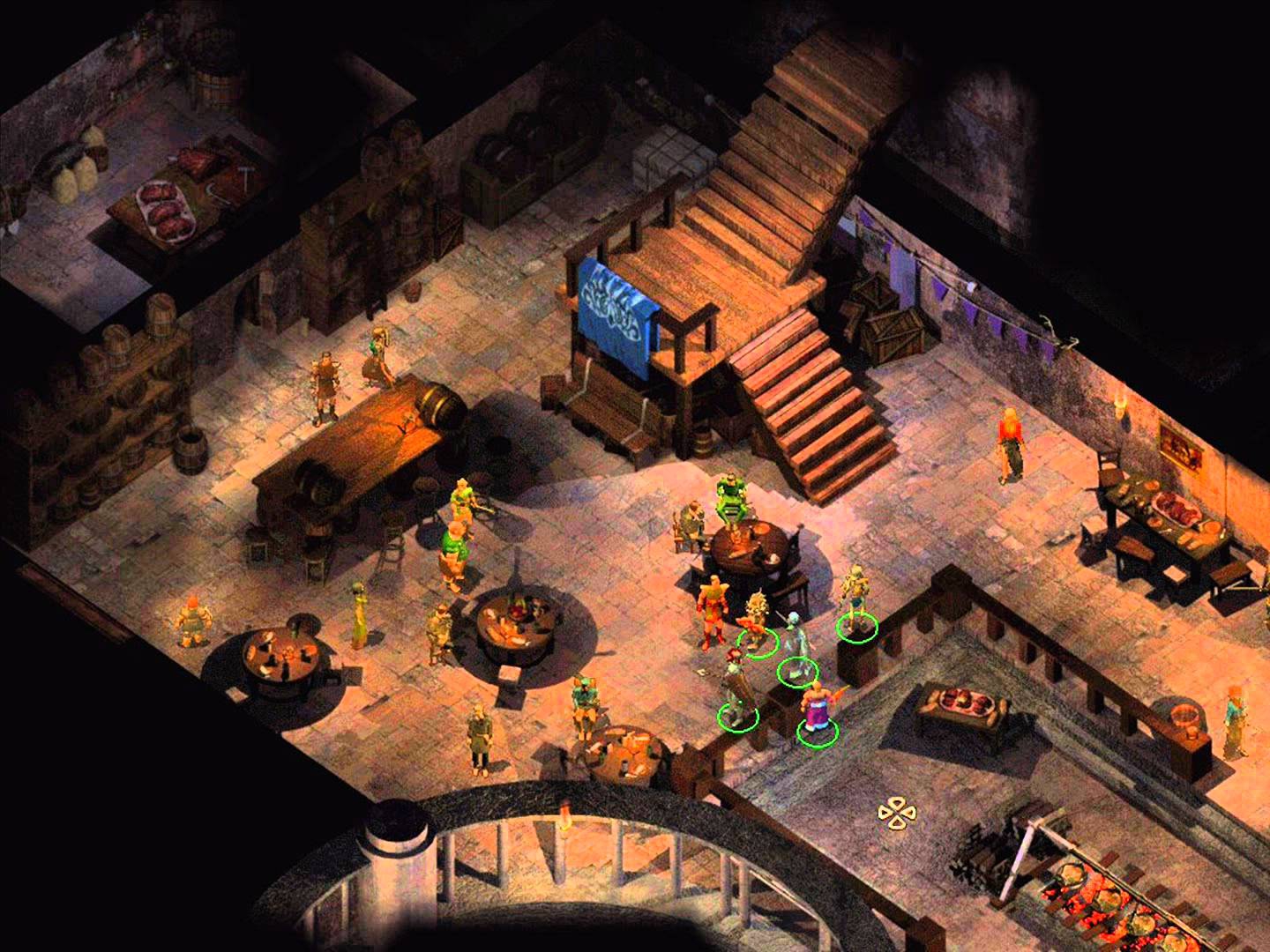Select the party member in the purple robe
The image size is (1270, 952).
tap(817, 709)
